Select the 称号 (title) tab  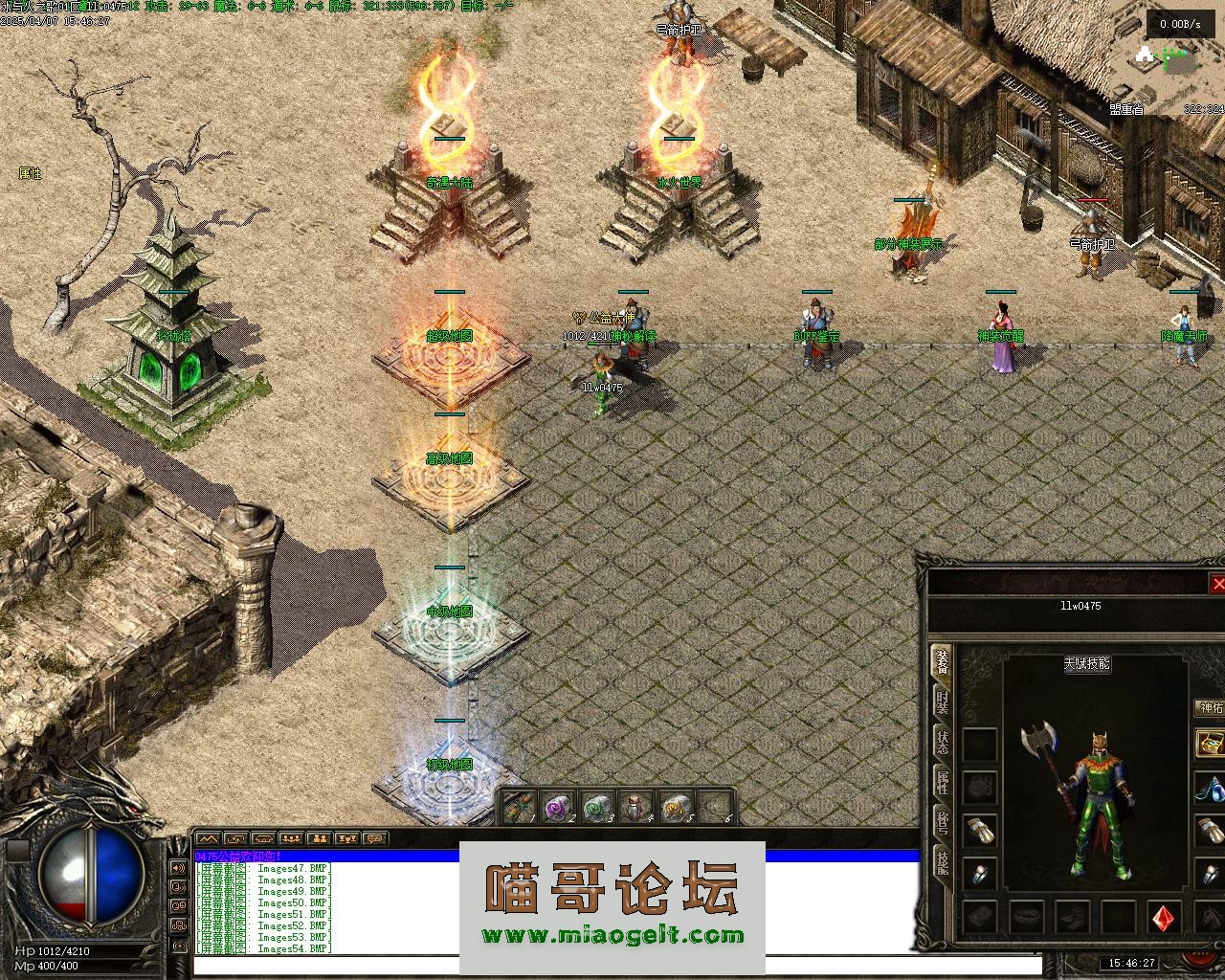pos(943,823)
